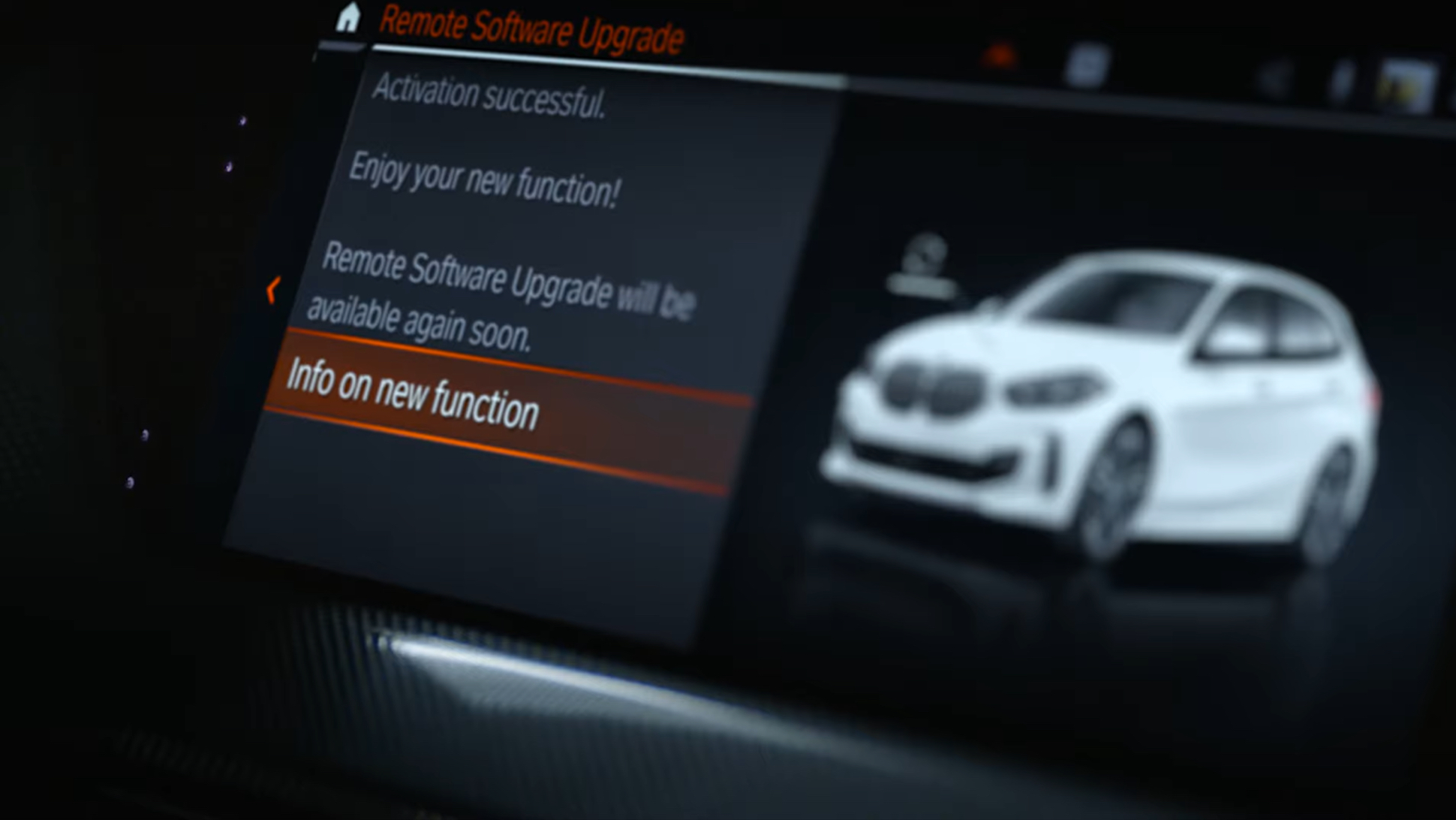Viewport: 1456px width, 820px height.
Task: Go to the home screen icon
Action: [347, 17]
